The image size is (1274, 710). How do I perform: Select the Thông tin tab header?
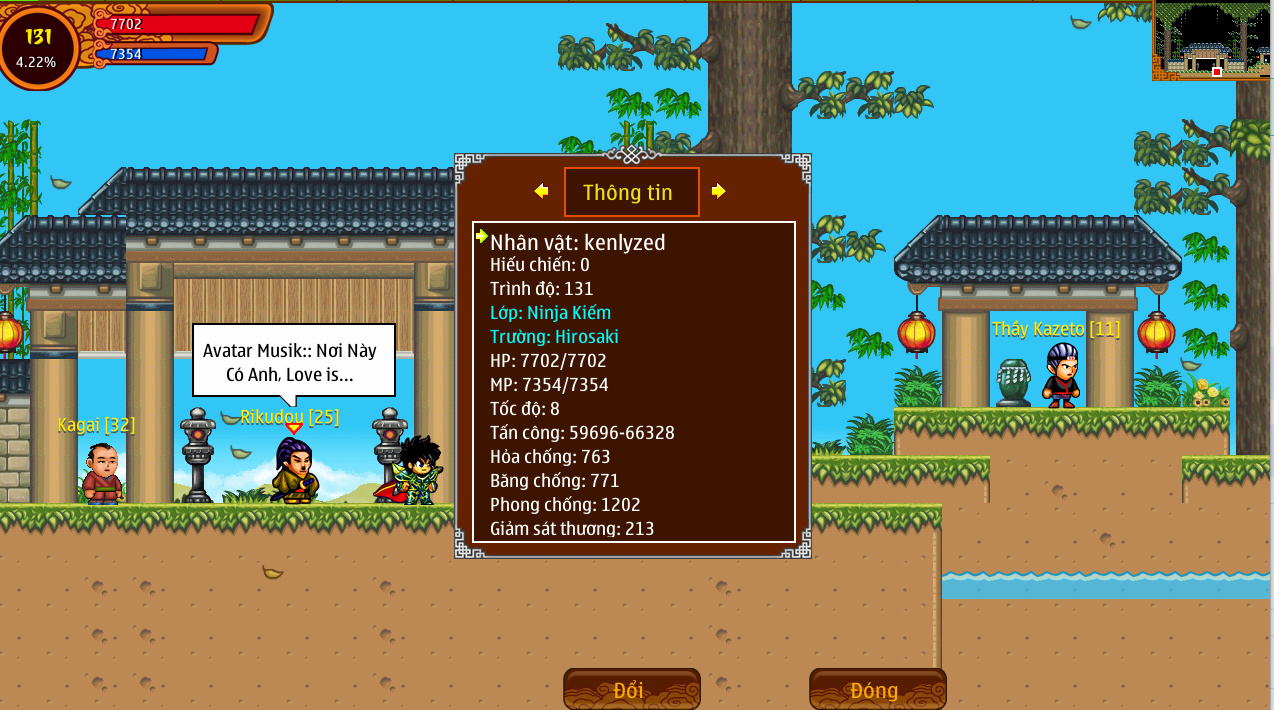(x=631, y=192)
